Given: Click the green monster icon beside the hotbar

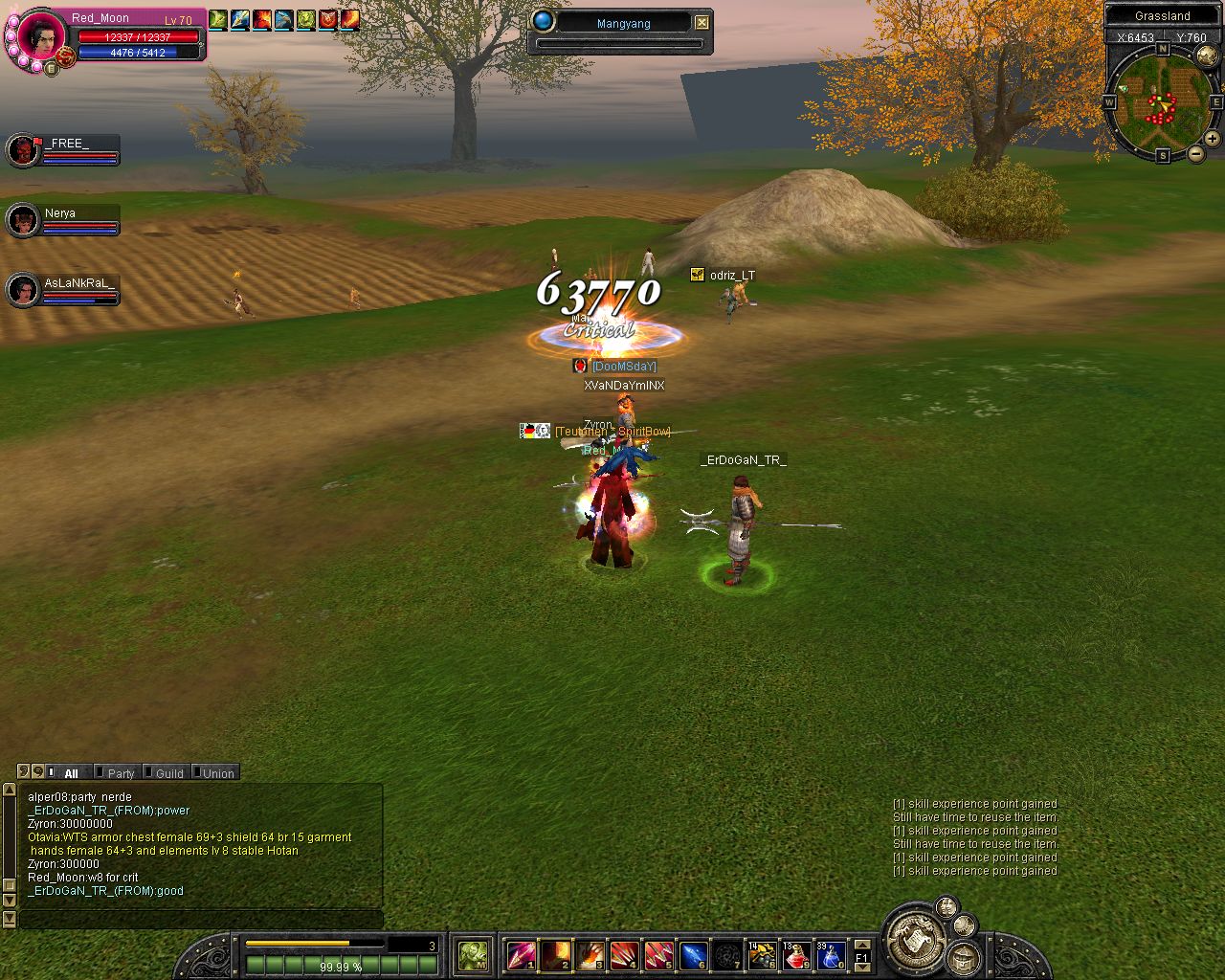Looking at the screenshot, I should 473,954.
